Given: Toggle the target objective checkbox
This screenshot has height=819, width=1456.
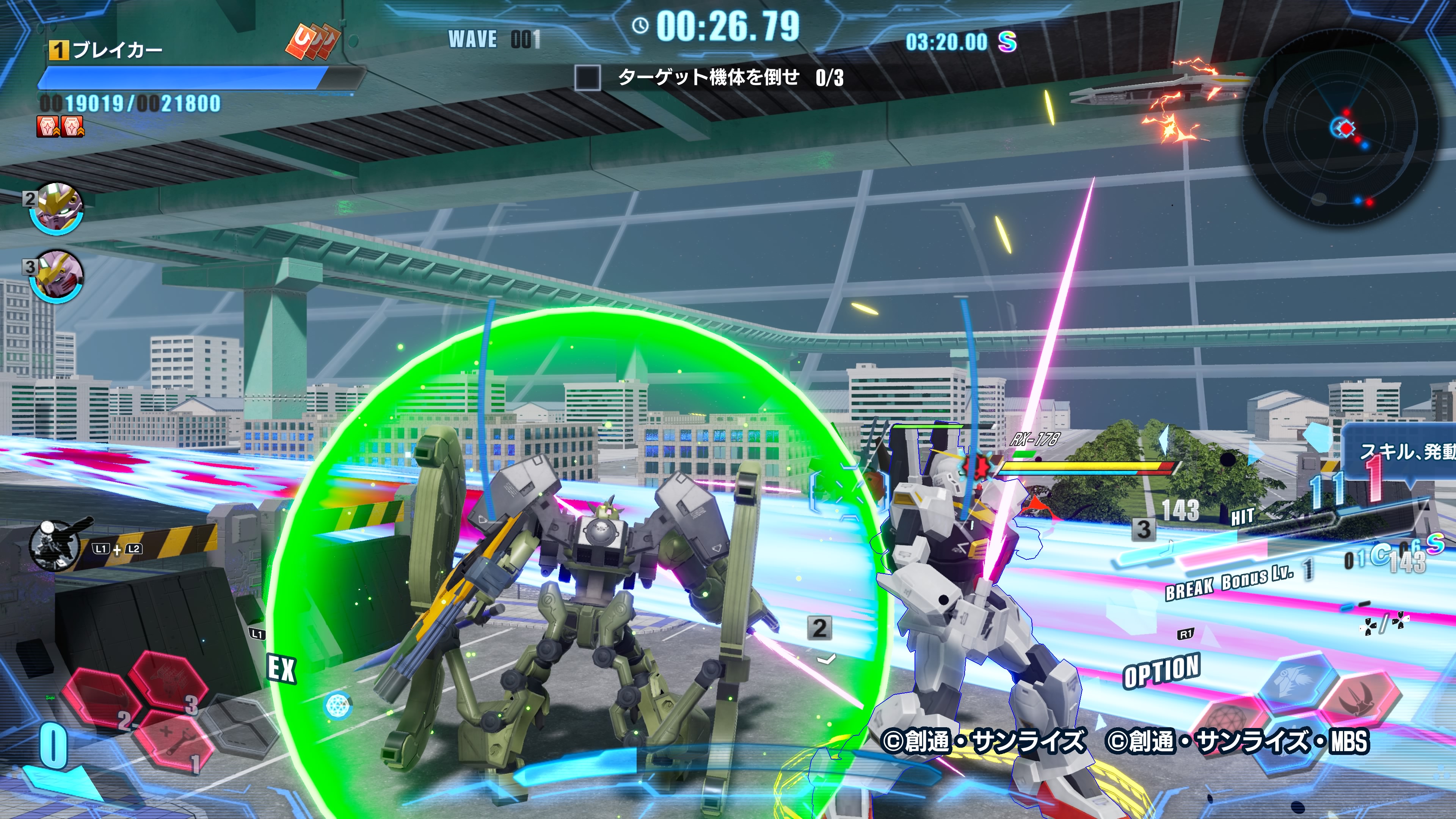Looking at the screenshot, I should (587, 77).
